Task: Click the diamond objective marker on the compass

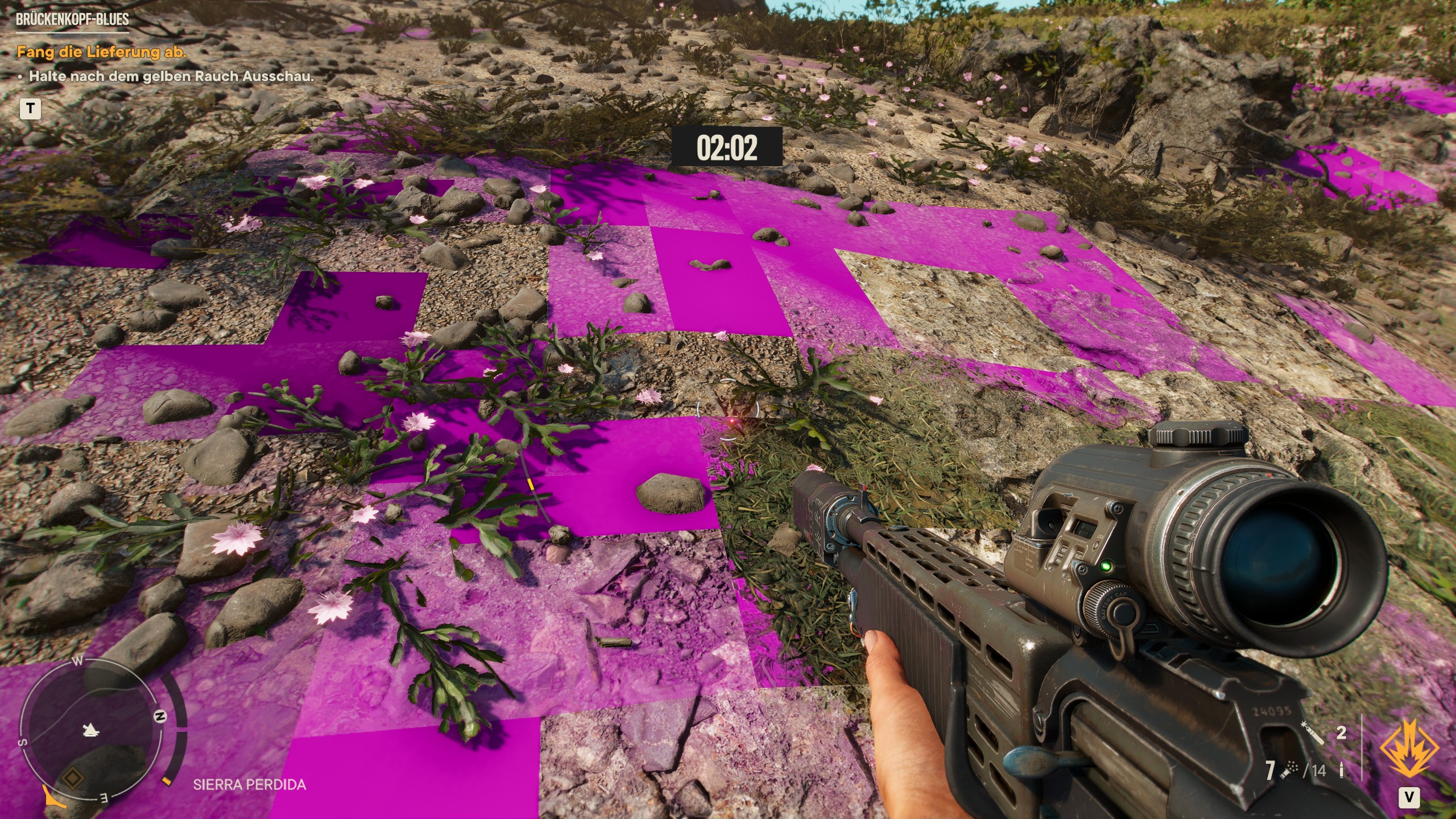Action: pyautogui.click(x=72, y=778)
